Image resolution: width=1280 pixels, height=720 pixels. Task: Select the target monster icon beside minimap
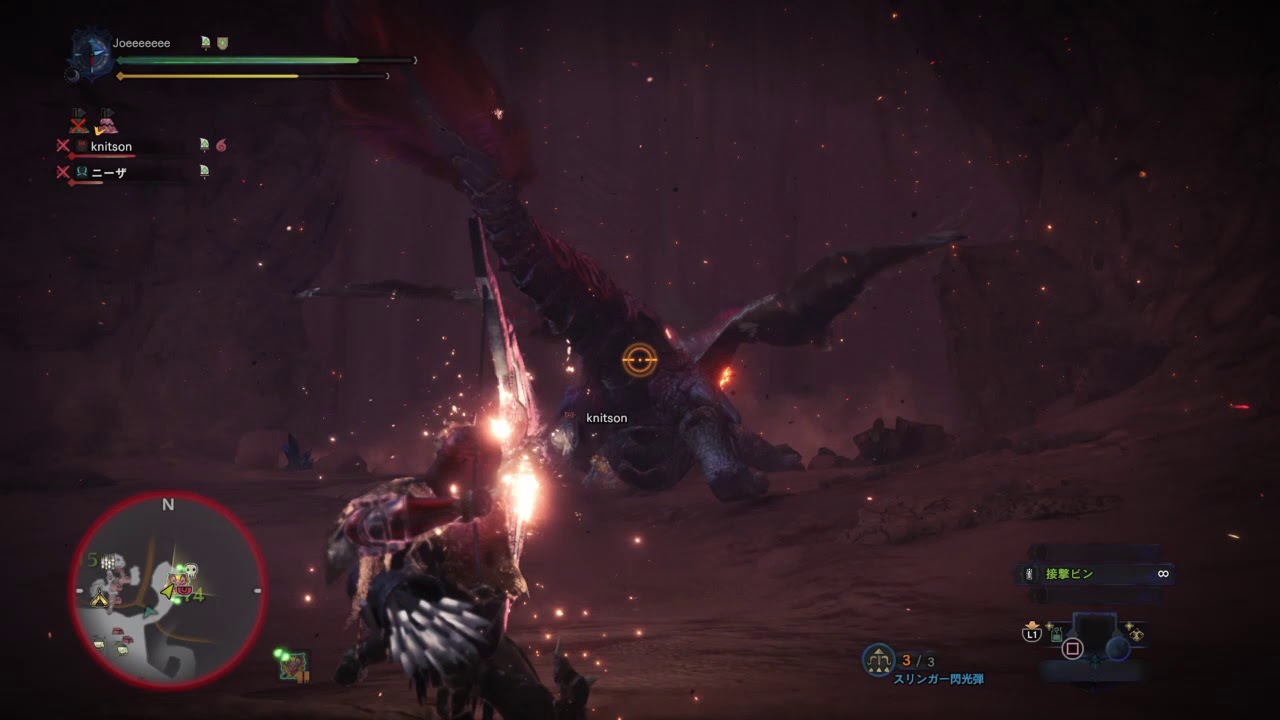tap(293, 665)
